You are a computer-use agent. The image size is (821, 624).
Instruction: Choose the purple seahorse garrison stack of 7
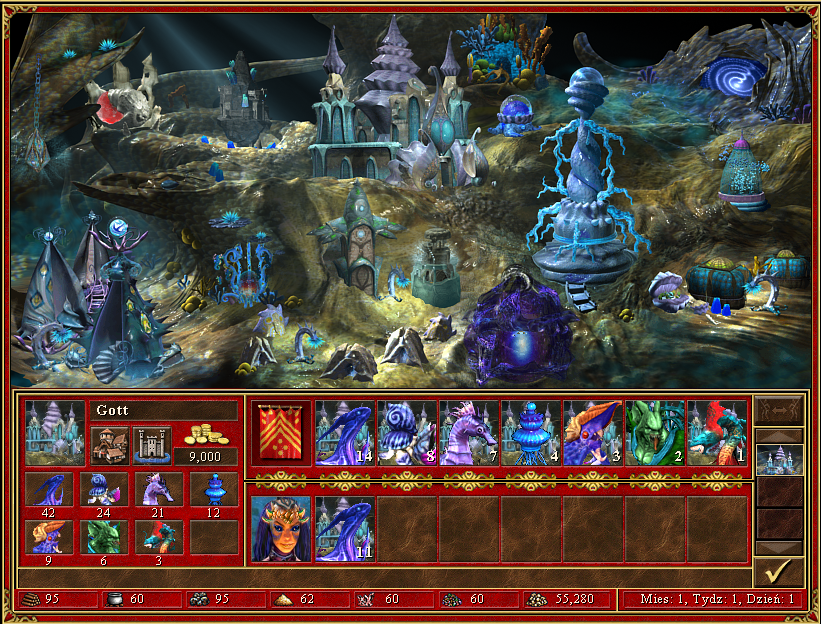tap(469, 432)
